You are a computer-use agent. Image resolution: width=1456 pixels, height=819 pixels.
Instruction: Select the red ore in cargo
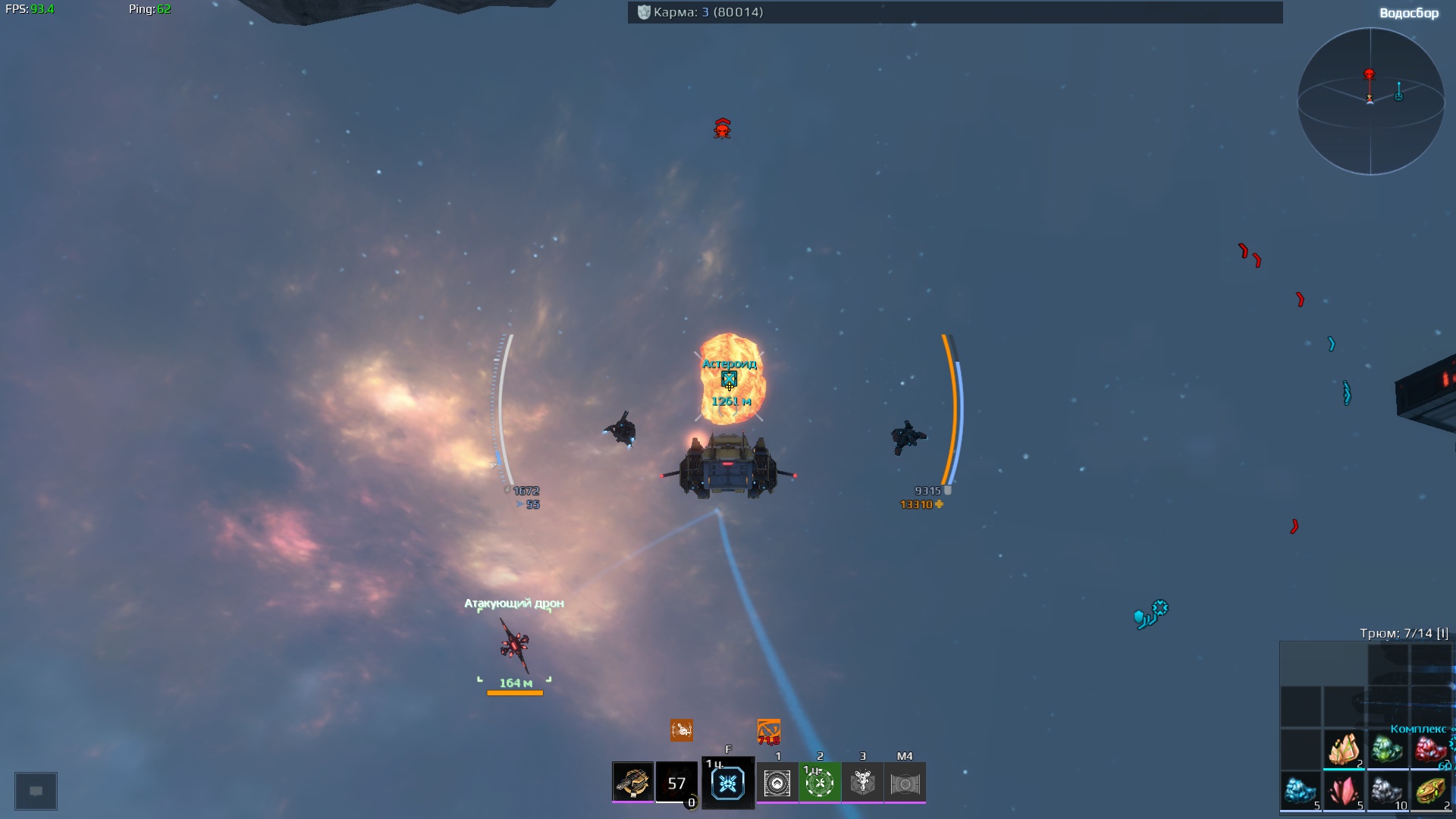coord(1430,749)
